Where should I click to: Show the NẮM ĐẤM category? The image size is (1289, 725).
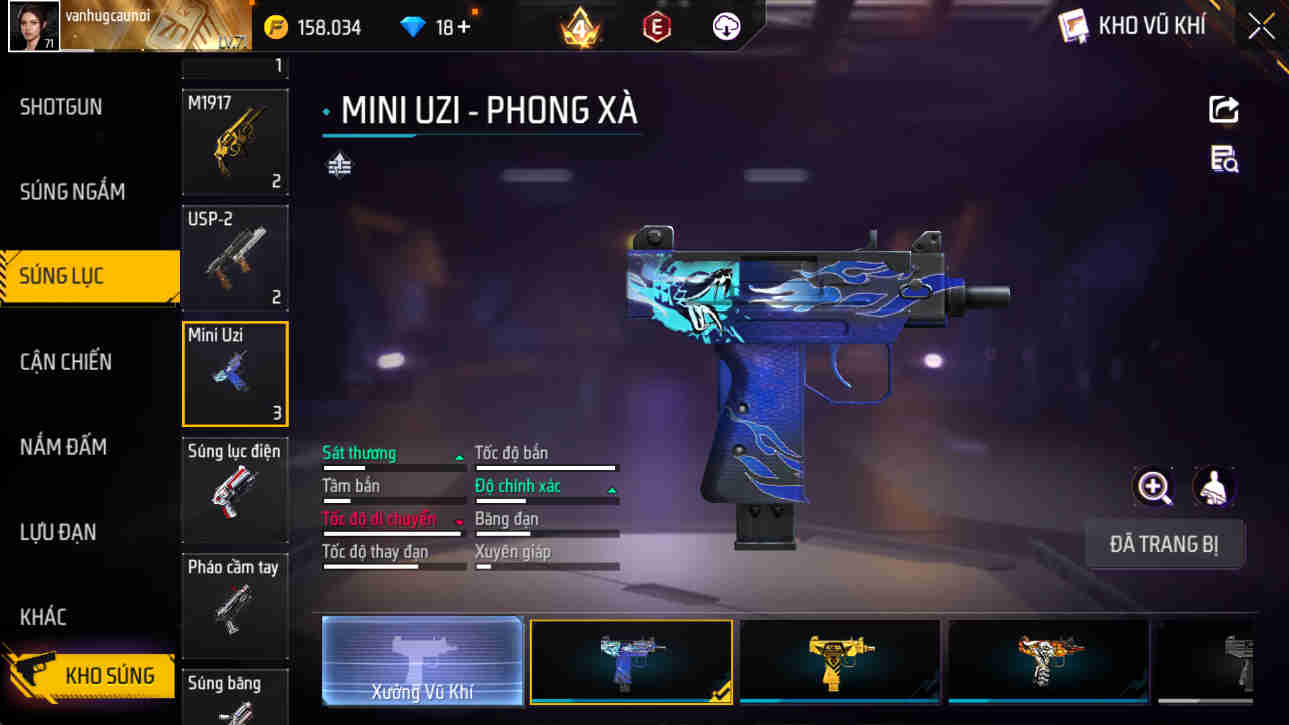coord(63,447)
